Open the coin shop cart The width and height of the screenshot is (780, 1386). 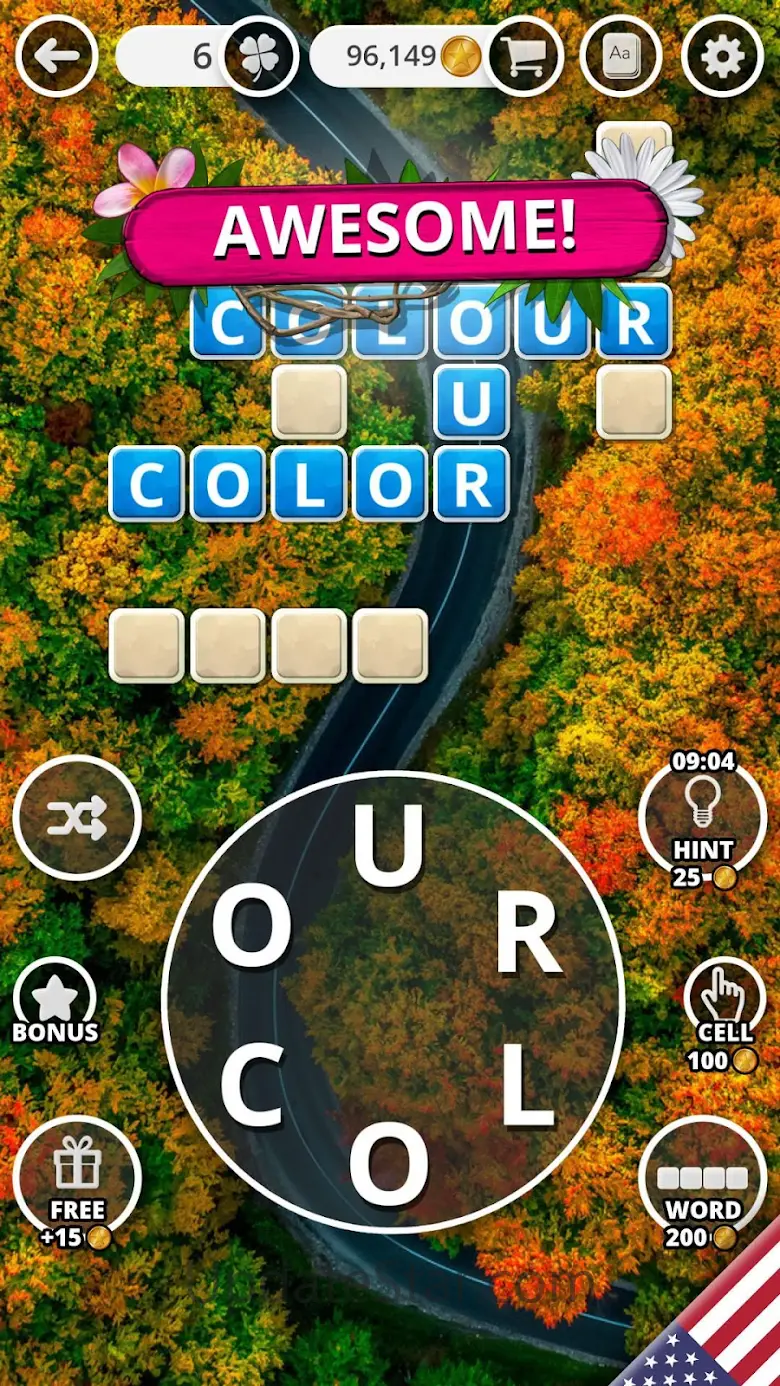[x=526, y=56]
